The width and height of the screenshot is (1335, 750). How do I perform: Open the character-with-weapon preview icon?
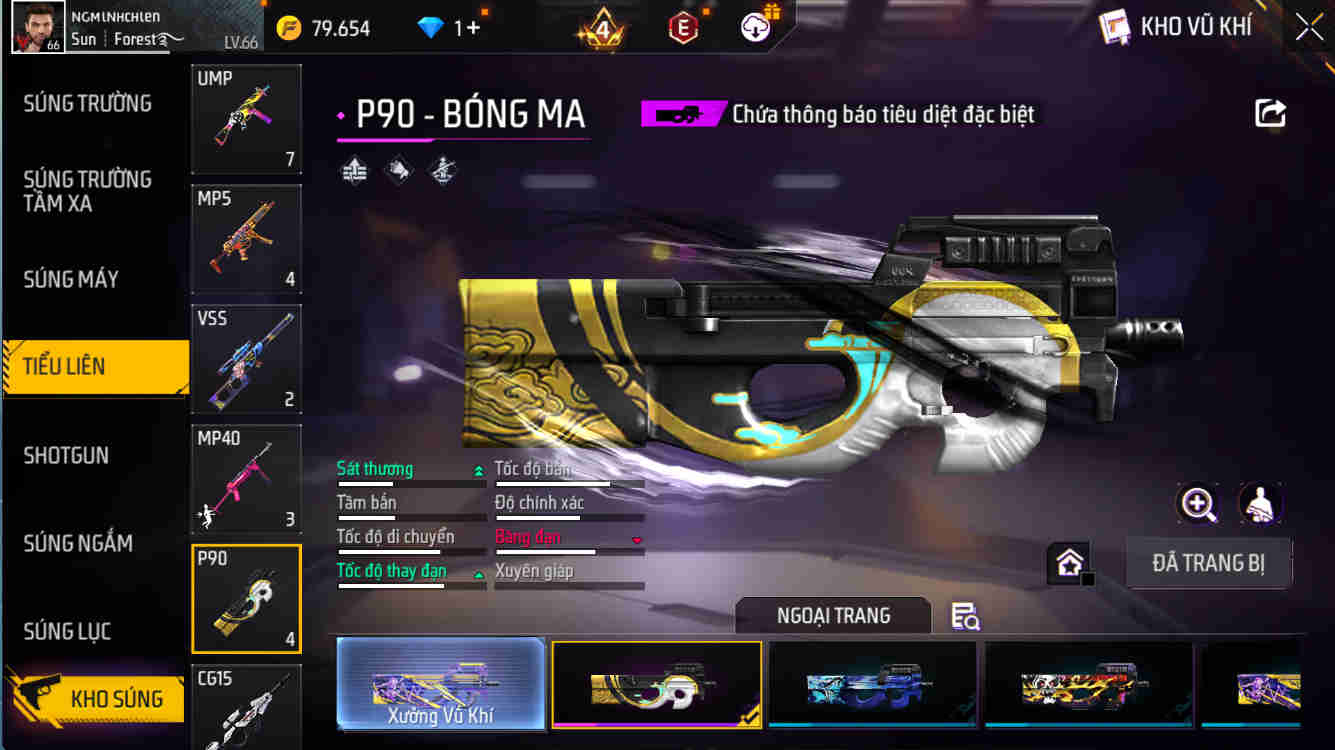tap(1260, 505)
